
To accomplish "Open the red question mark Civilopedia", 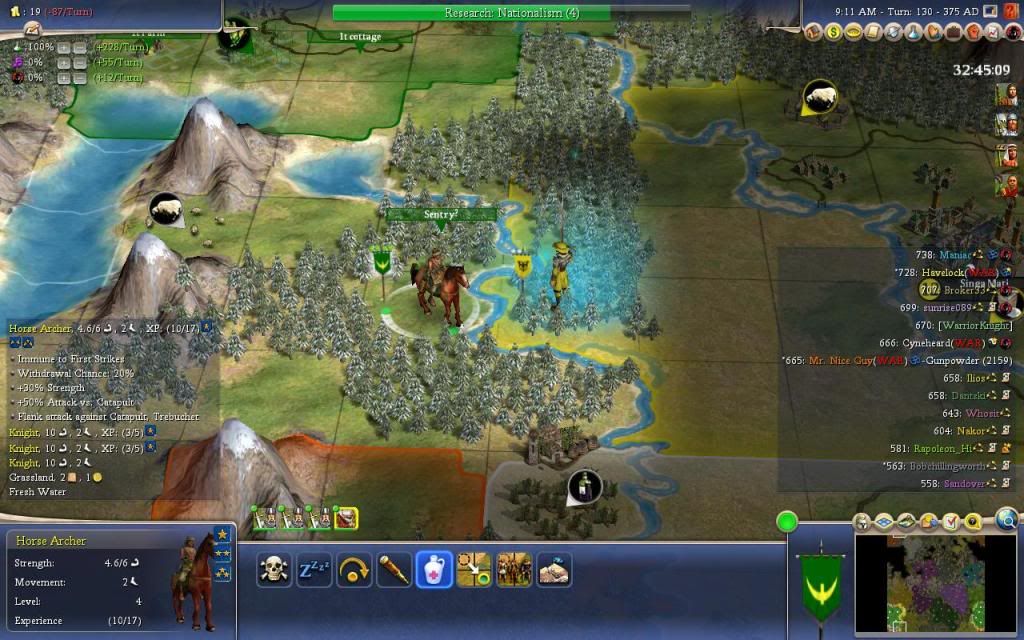I will pyautogui.click(x=1011, y=12).
